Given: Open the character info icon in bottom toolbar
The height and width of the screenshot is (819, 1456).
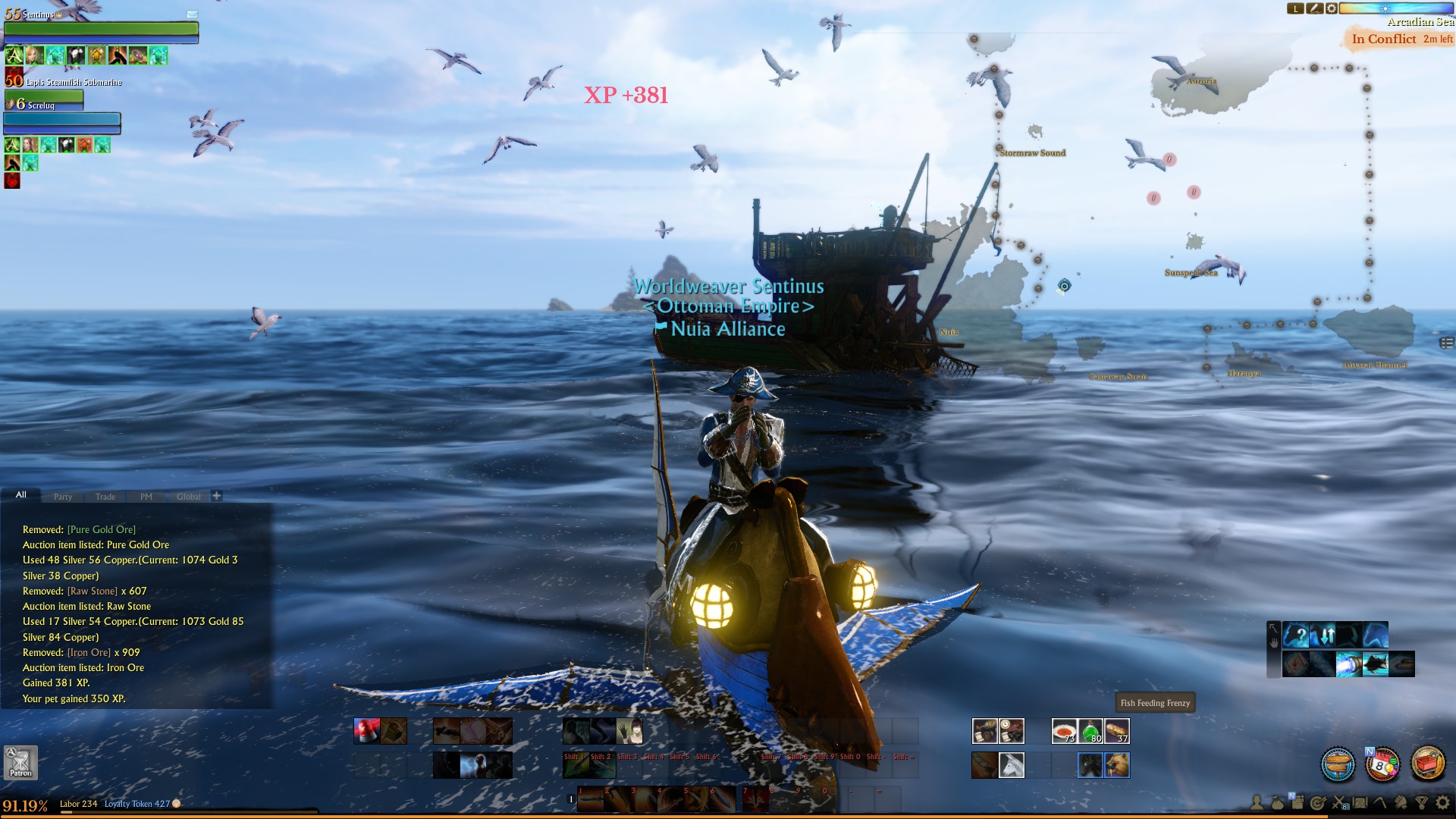Looking at the screenshot, I should [x=1257, y=803].
